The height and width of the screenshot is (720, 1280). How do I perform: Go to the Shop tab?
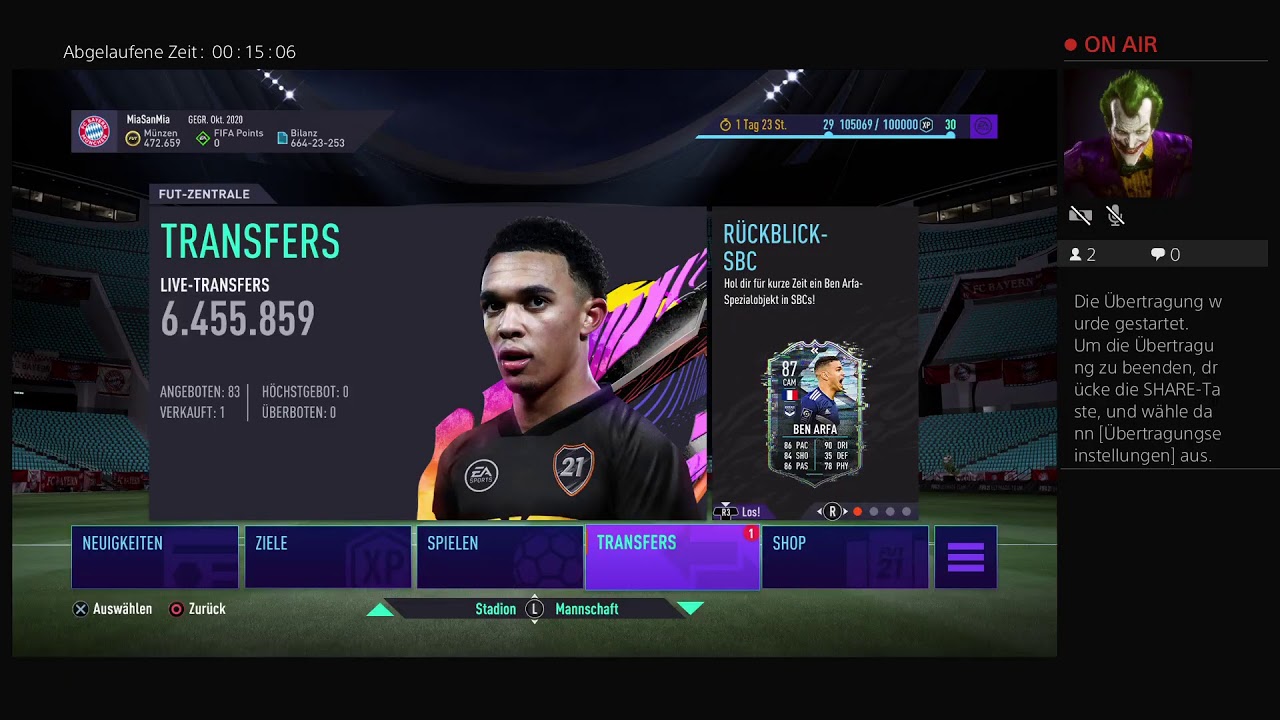(845, 557)
